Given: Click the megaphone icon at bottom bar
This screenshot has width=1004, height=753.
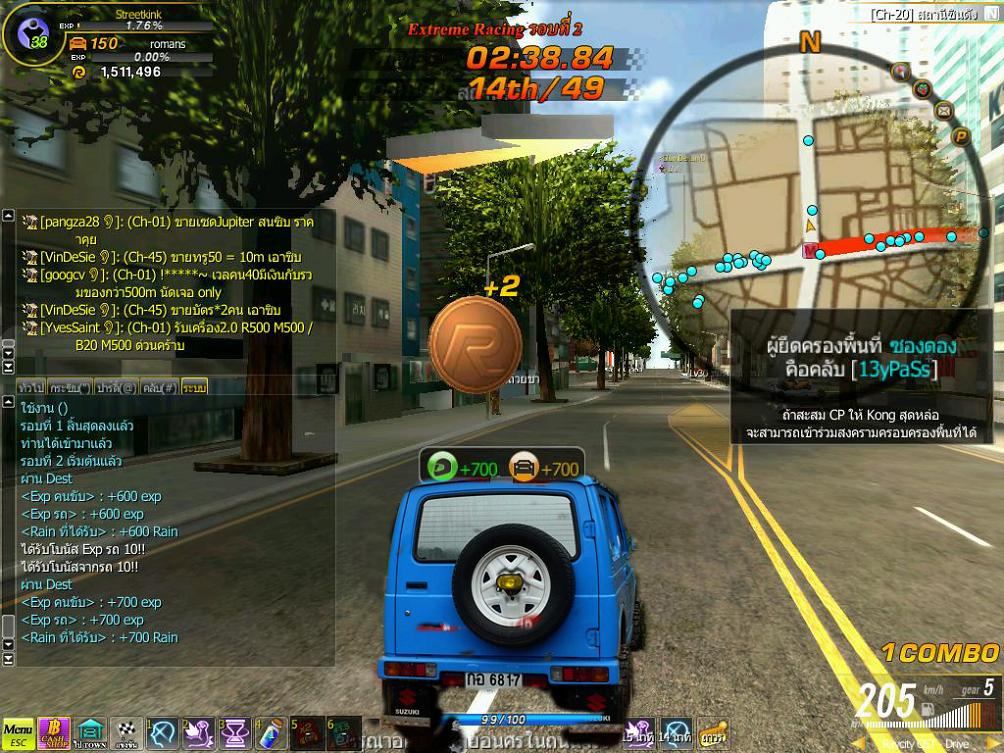Looking at the screenshot, I should tap(711, 734).
